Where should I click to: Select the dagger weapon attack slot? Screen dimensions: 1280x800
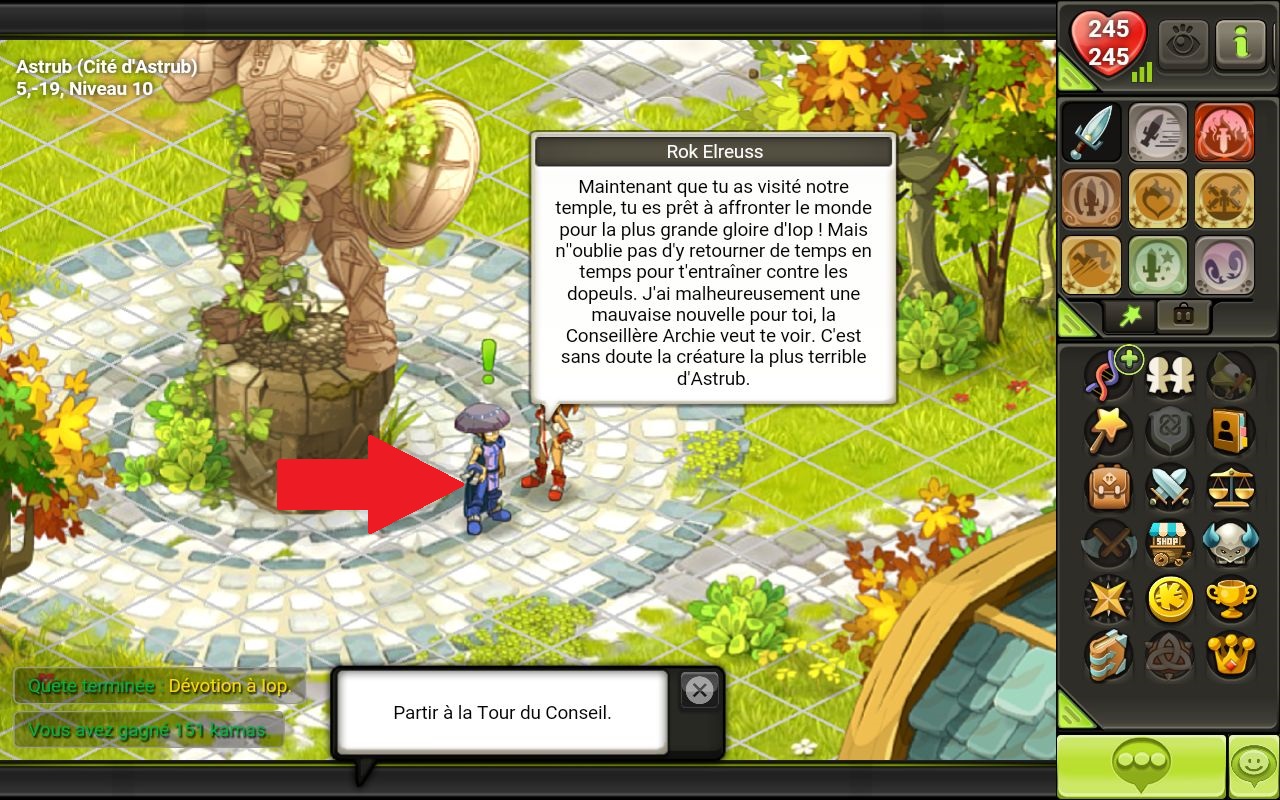[1091, 133]
